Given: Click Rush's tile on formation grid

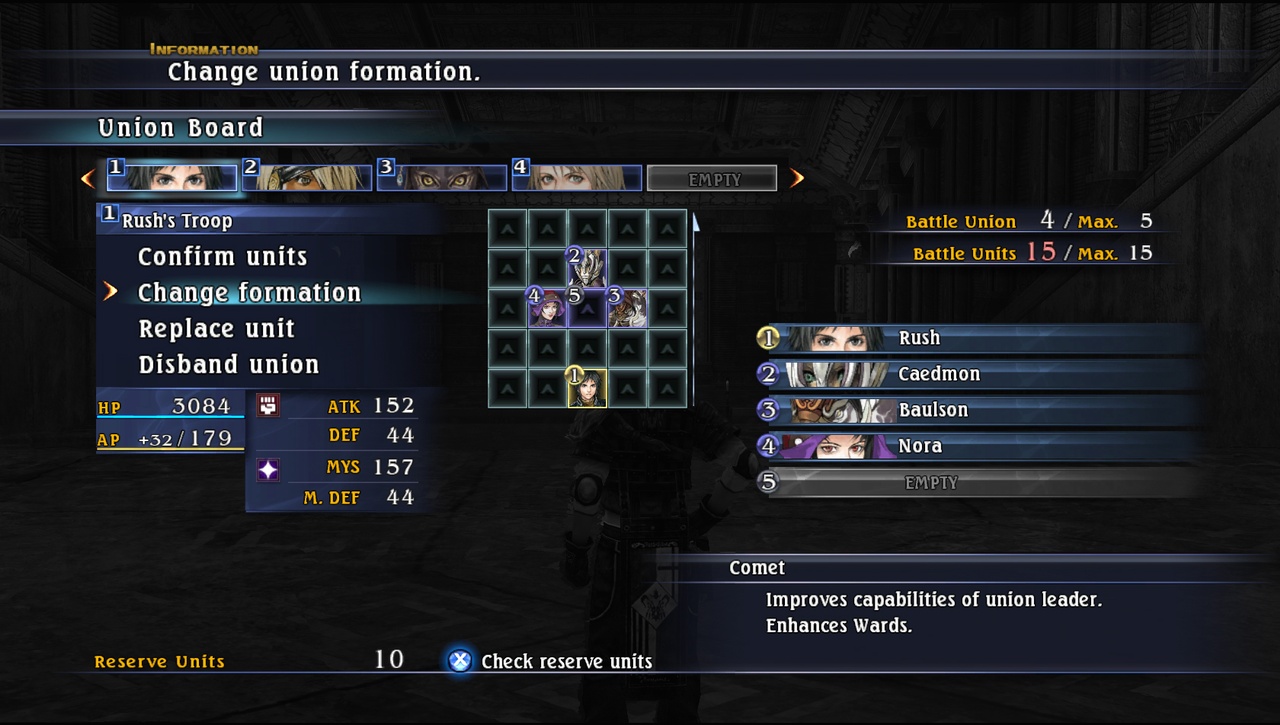Looking at the screenshot, I should tap(587, 388).
